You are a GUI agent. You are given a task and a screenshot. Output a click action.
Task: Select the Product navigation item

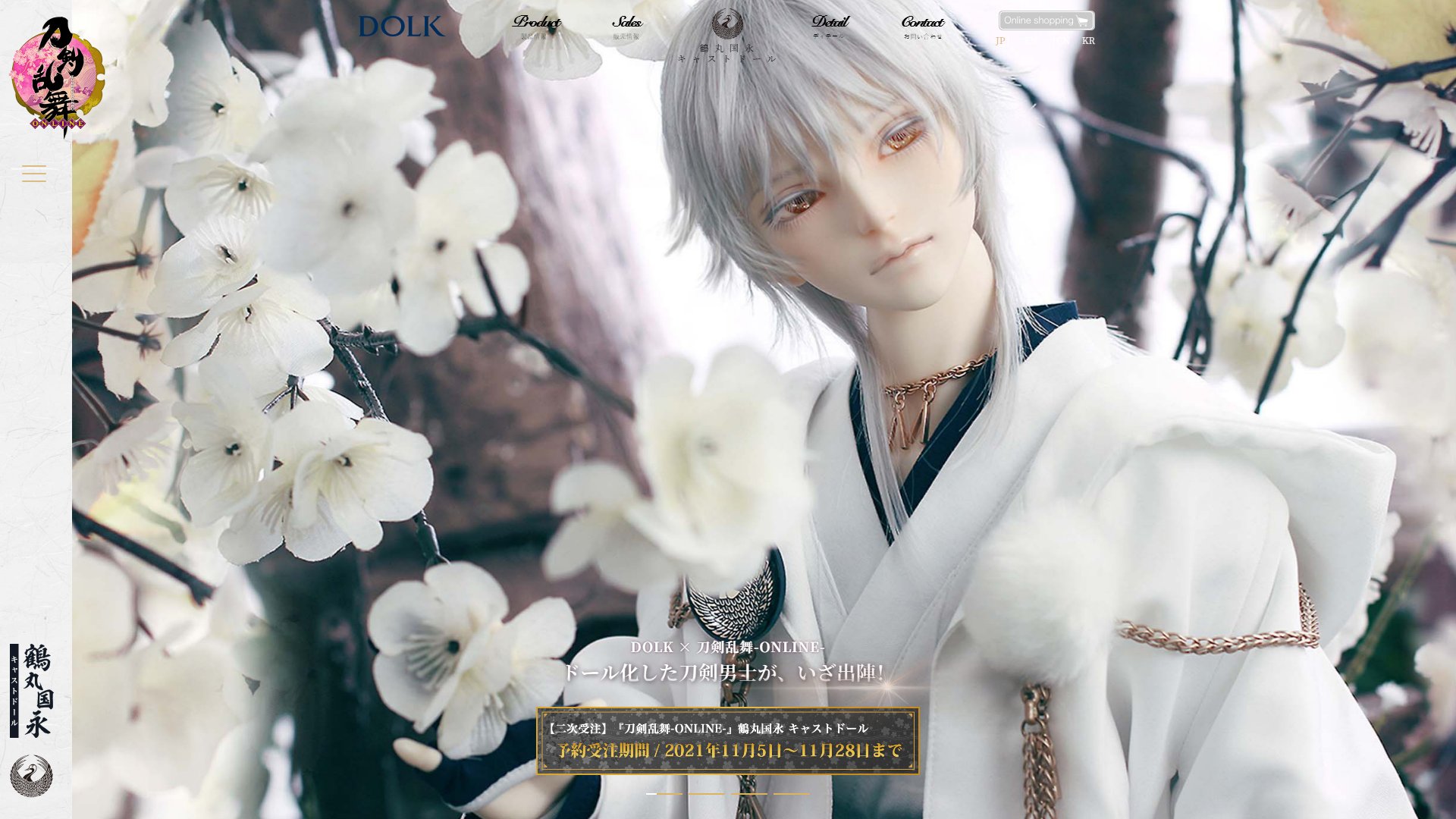pyautogui.click(x=536, y=25)
